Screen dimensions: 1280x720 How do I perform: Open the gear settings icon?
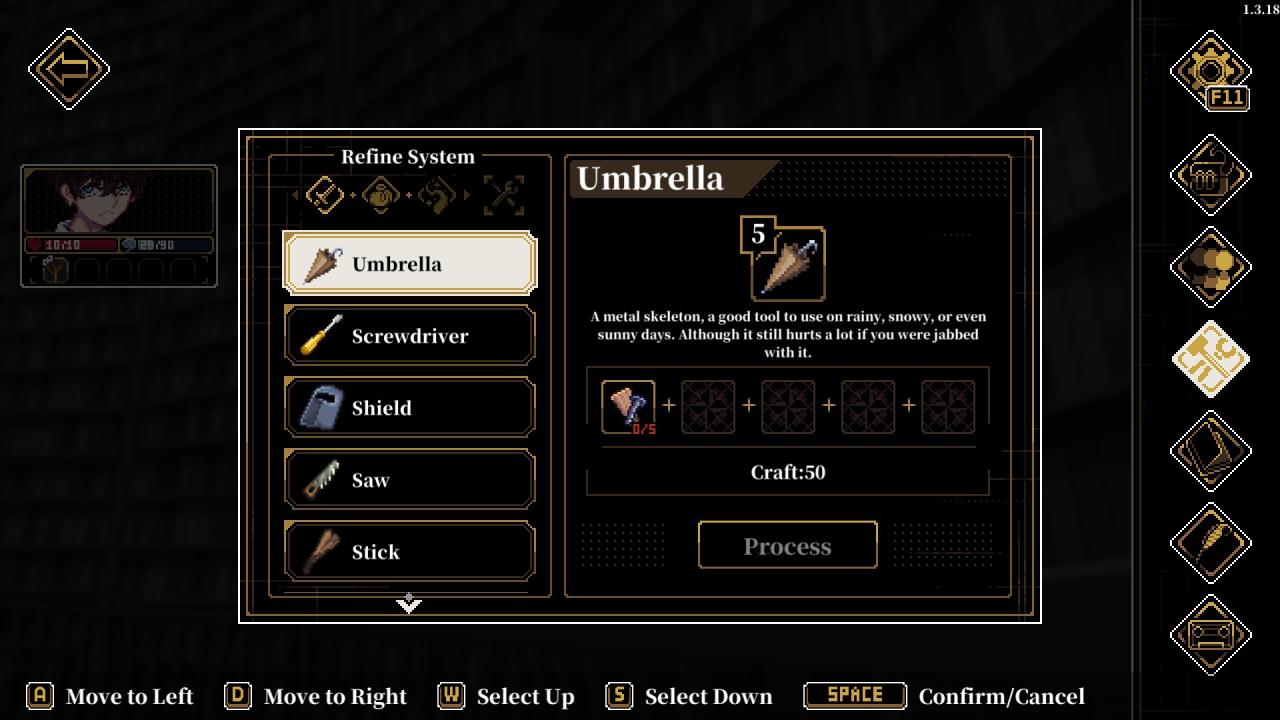pos(1210,70)
